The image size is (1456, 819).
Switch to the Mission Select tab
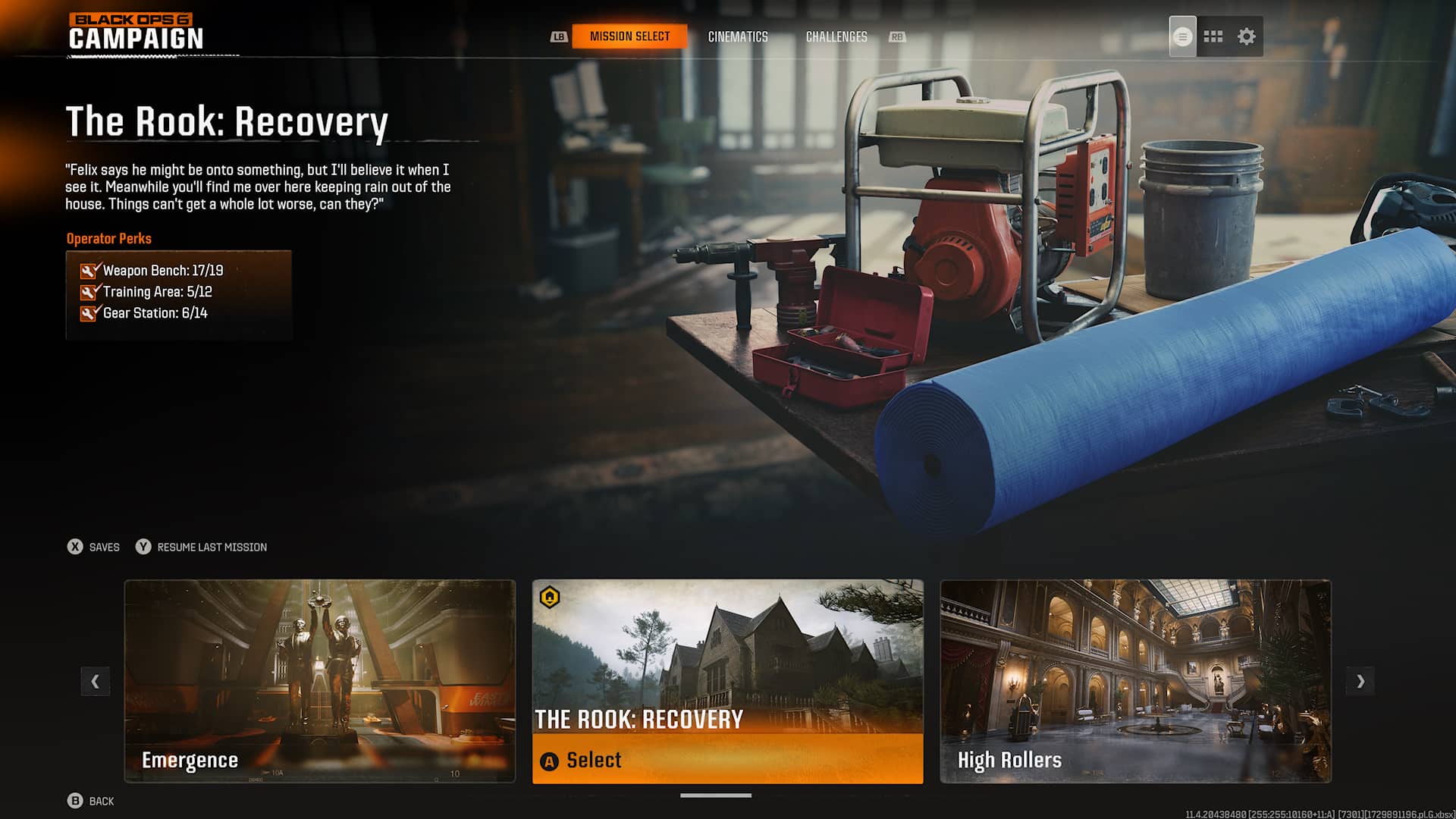point(629,36)
